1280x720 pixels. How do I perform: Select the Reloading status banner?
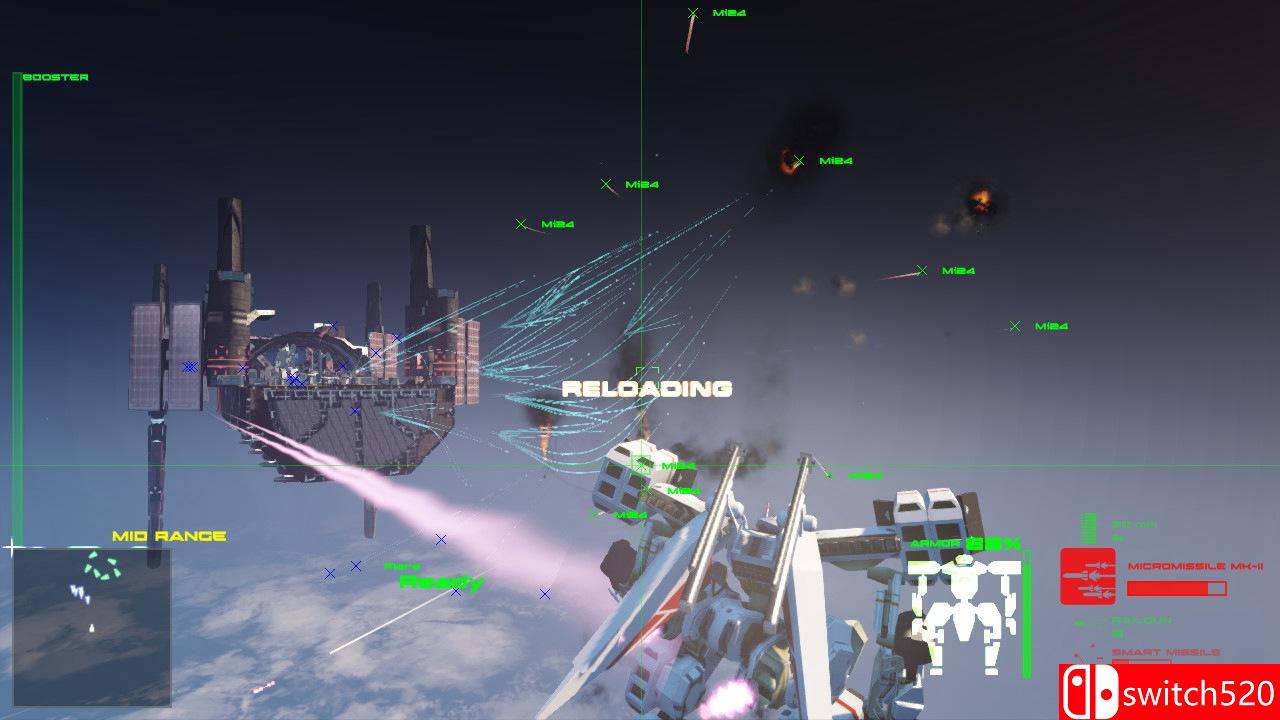(x=649, y=389)
